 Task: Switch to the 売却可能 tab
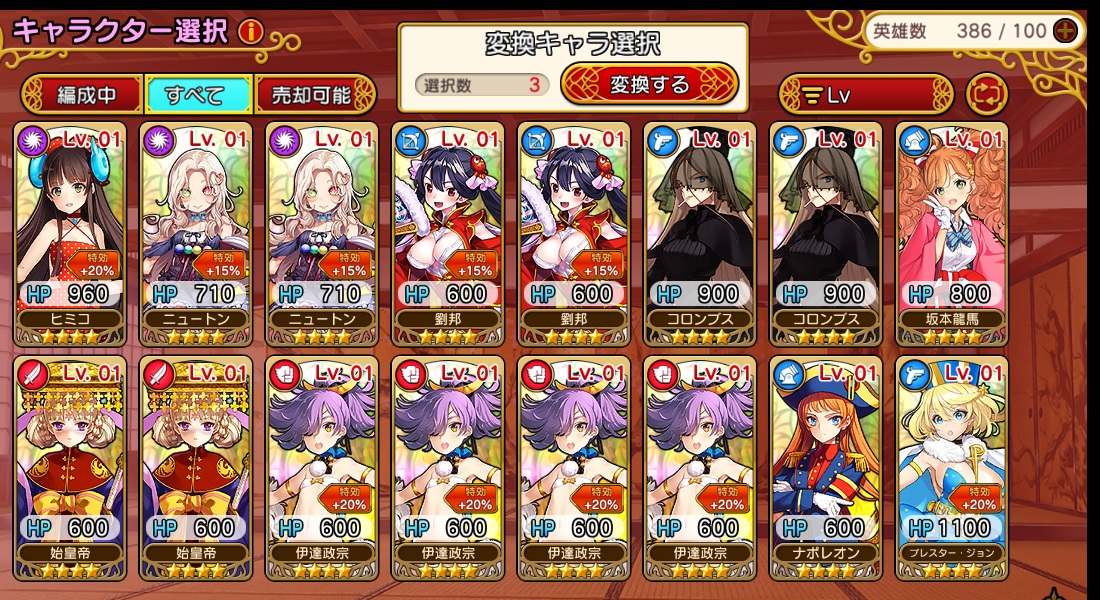tap(313, 95)
